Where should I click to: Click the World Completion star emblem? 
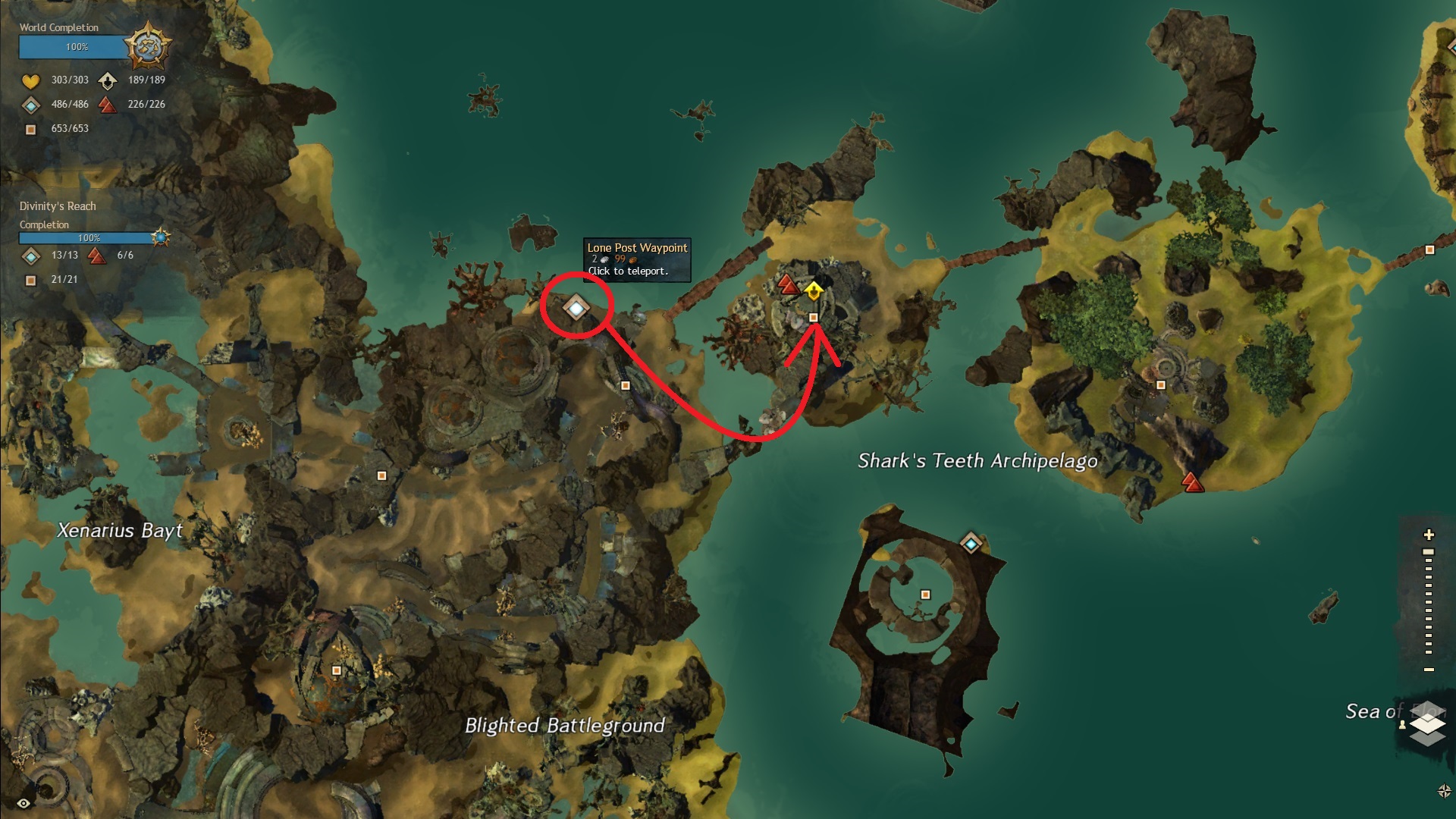[147, 47]
